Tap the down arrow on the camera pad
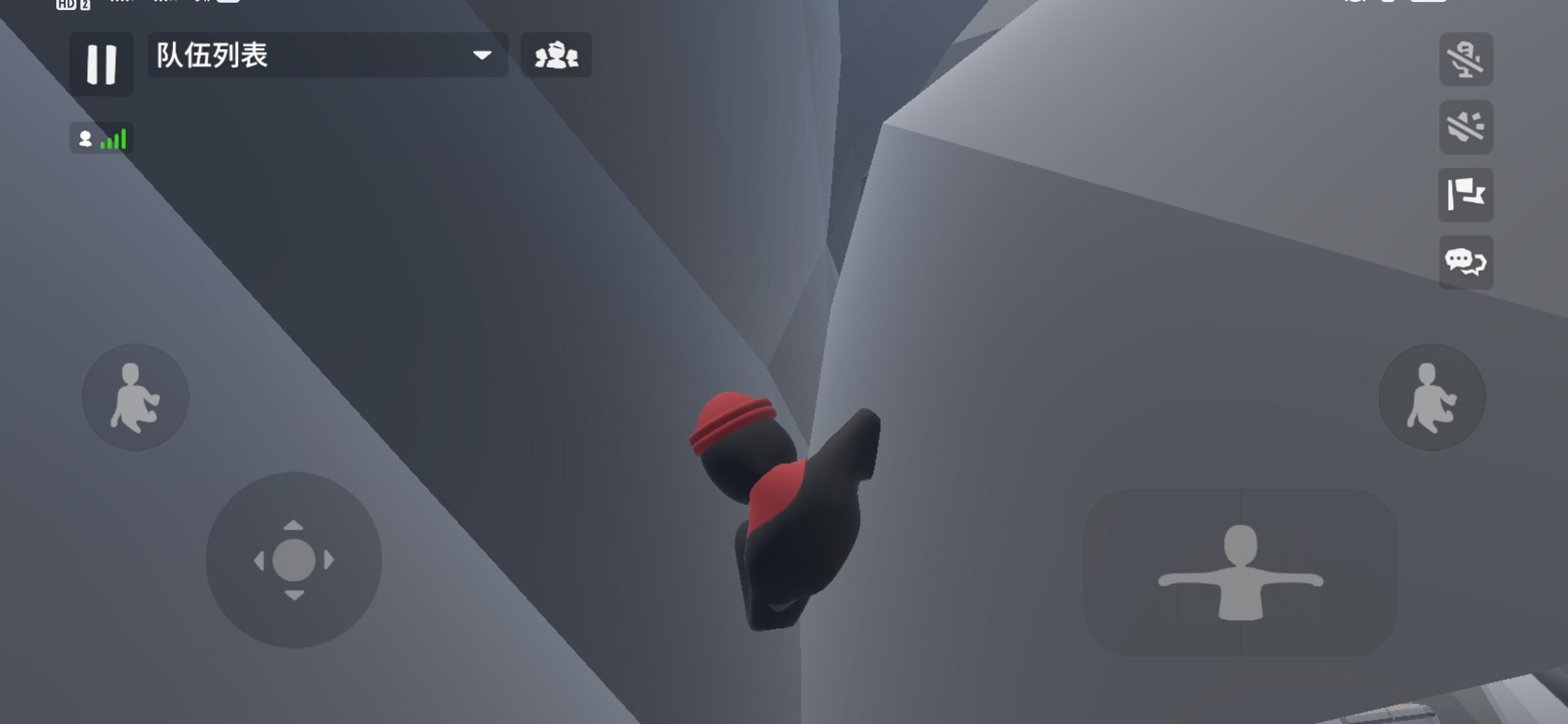The height and width of the screenshot is (724, 1568). coord(293,594)
